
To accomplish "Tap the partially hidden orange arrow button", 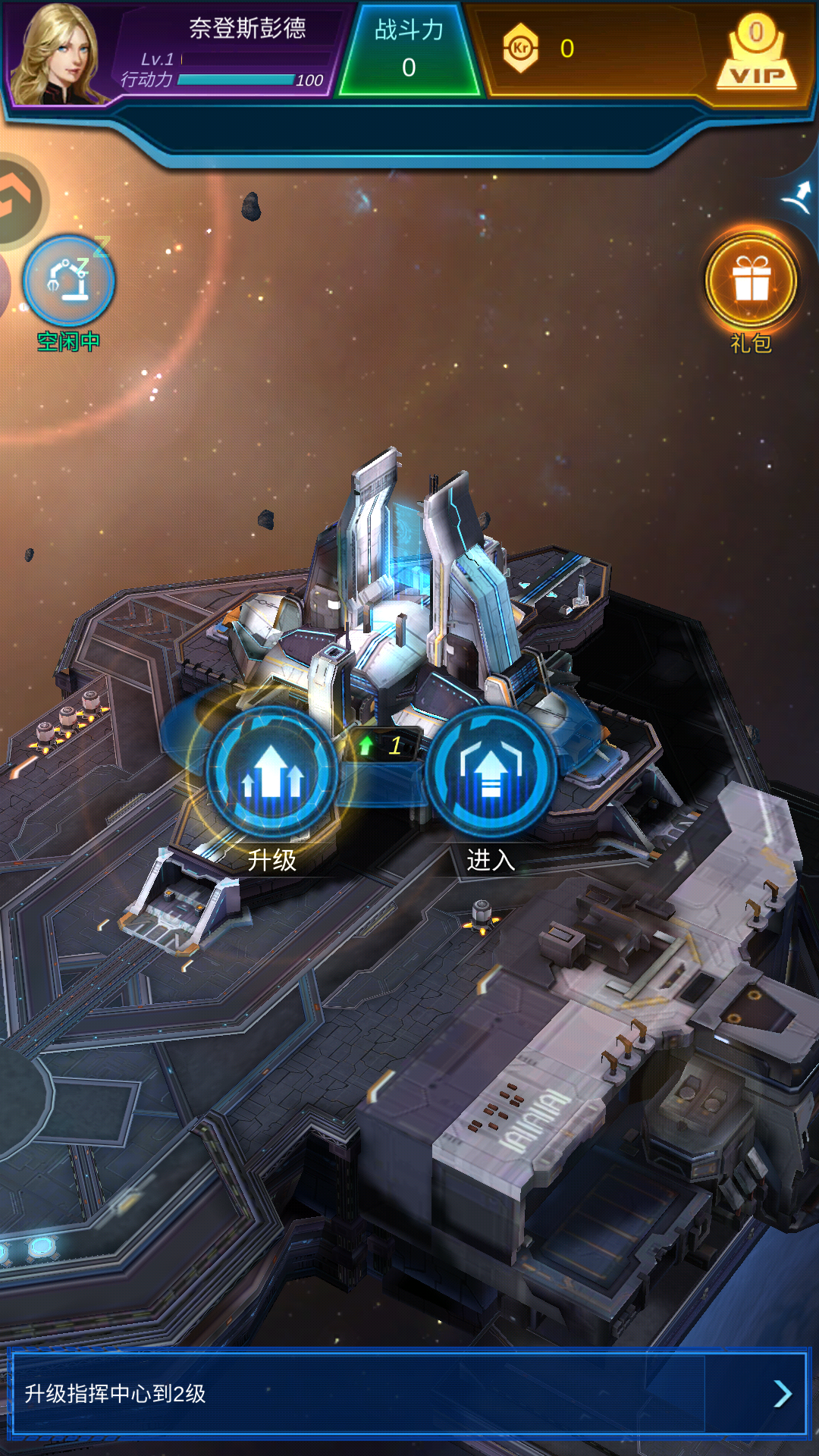I will pyautogui.click(x=18, y=201).
